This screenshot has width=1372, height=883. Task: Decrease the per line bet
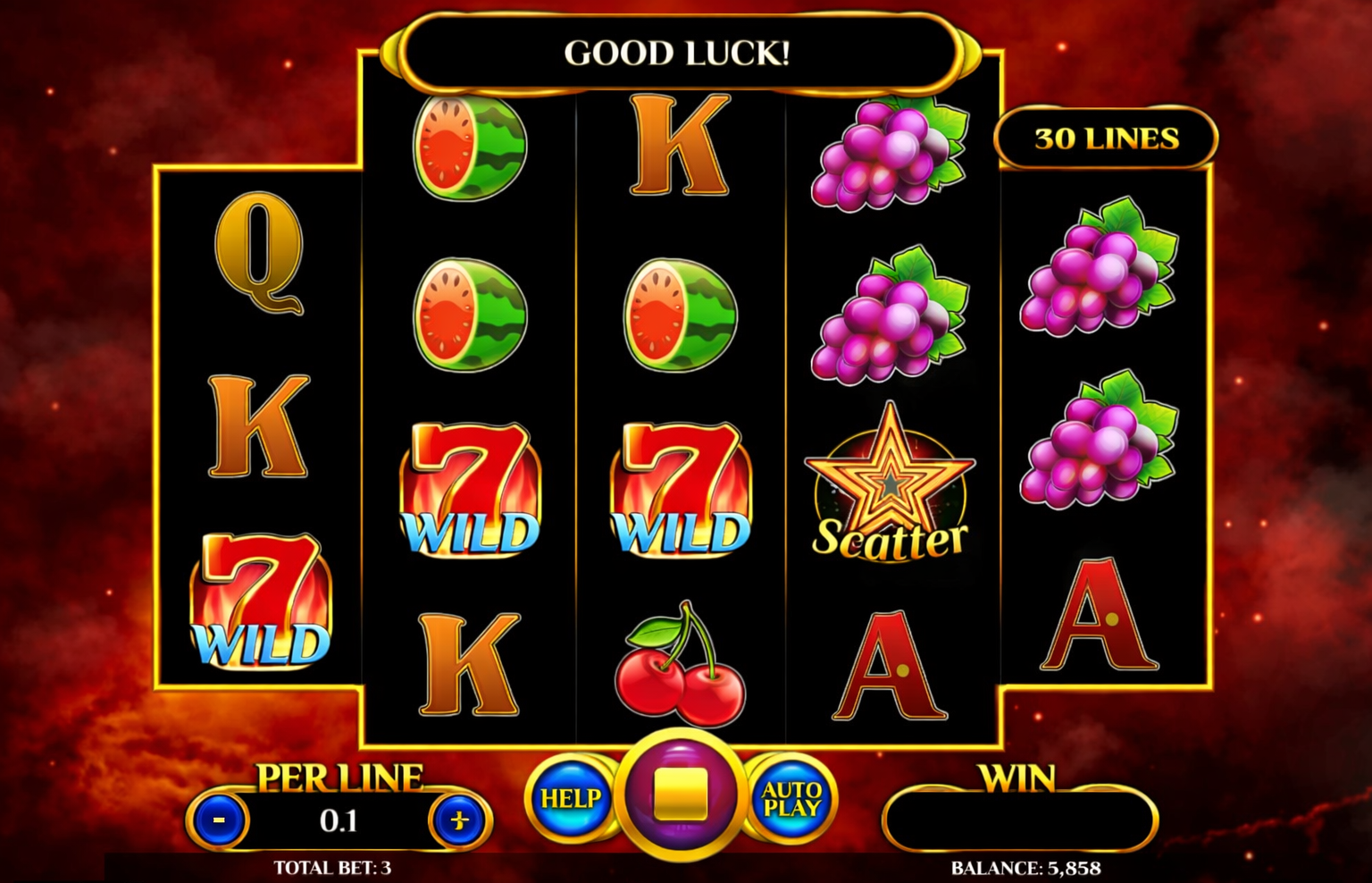(x=219, y=820)
